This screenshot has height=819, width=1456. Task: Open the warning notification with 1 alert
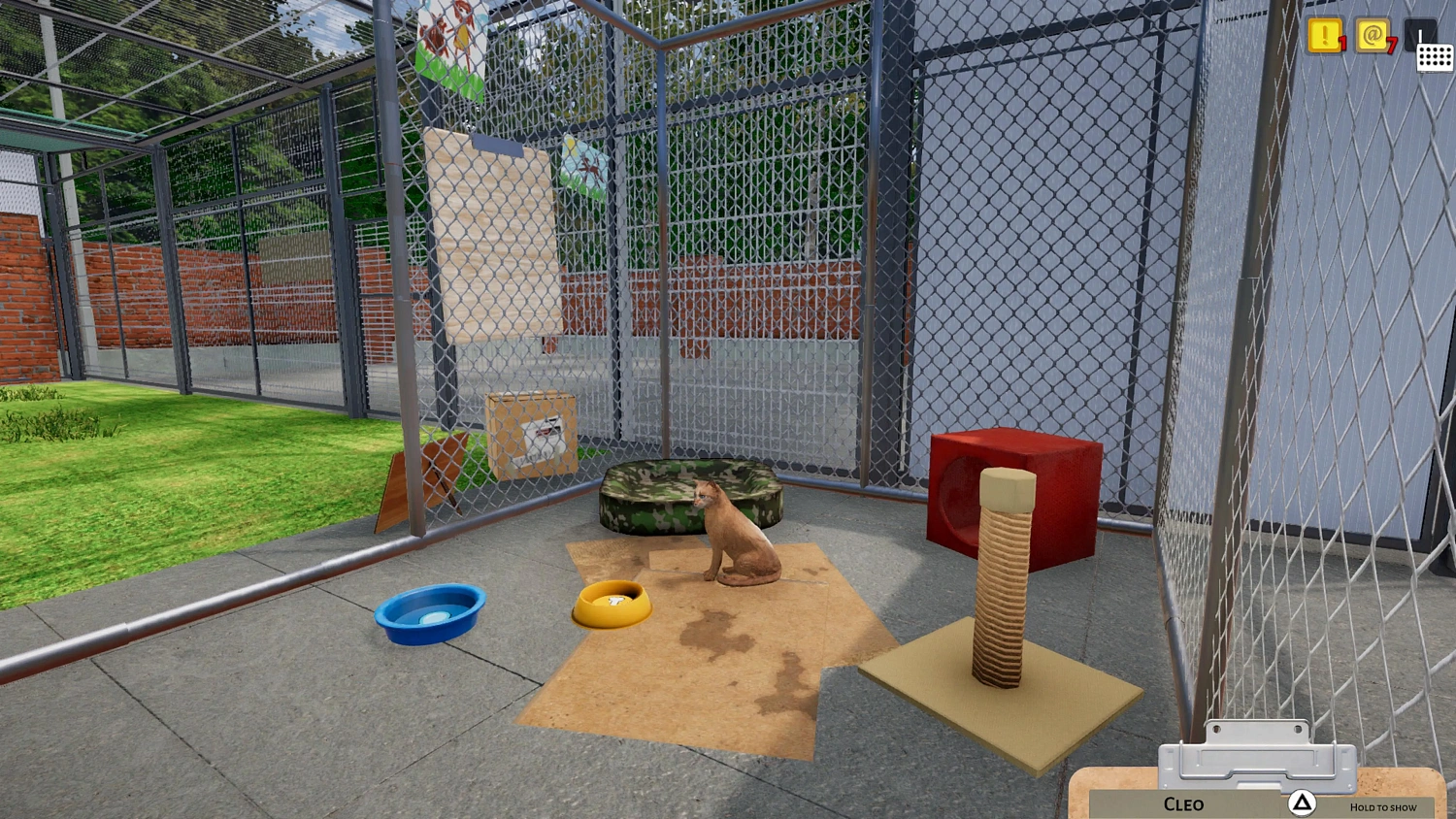[1323, 37]
